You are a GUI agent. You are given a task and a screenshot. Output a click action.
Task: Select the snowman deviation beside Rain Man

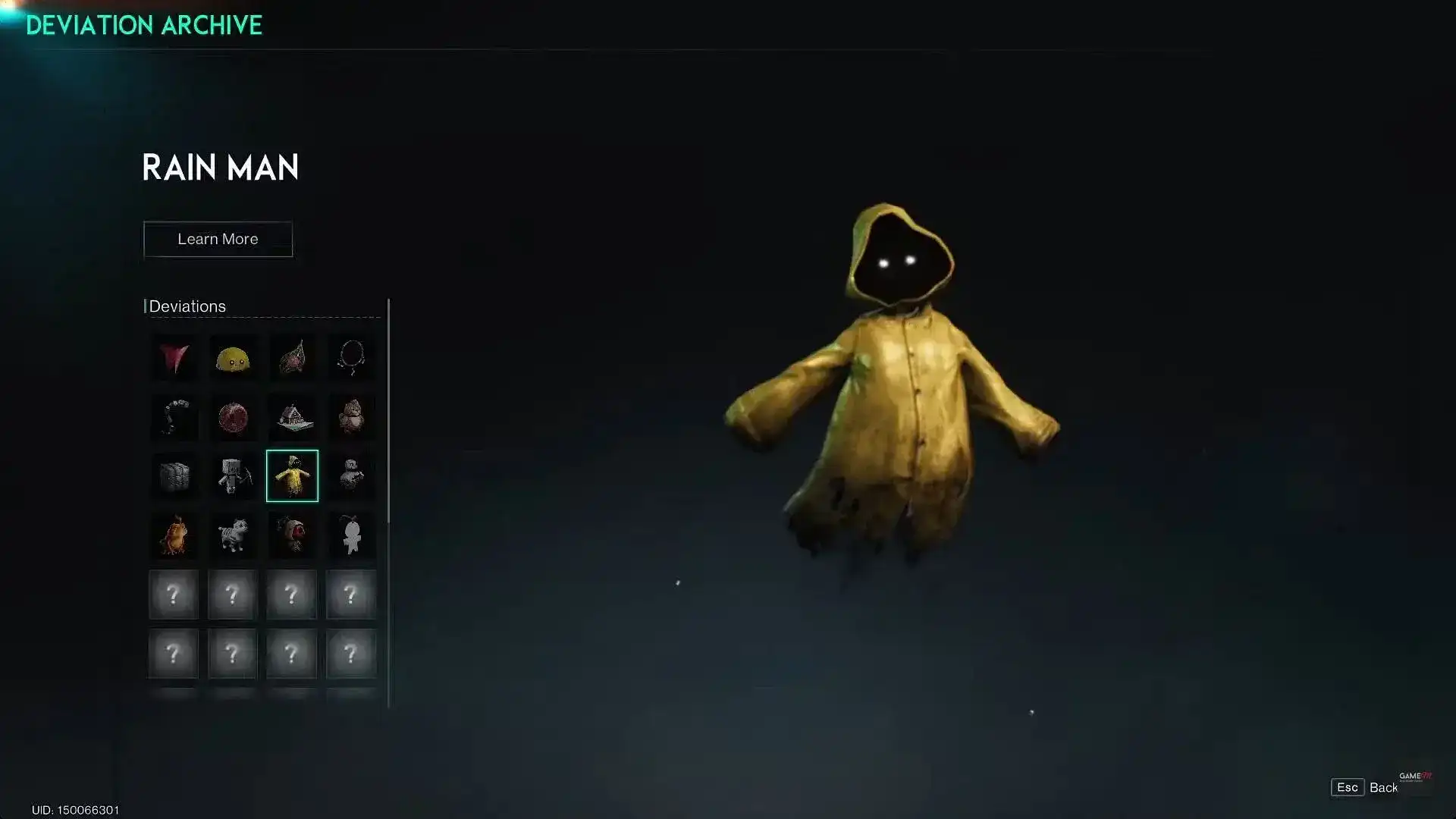point(351,475)
